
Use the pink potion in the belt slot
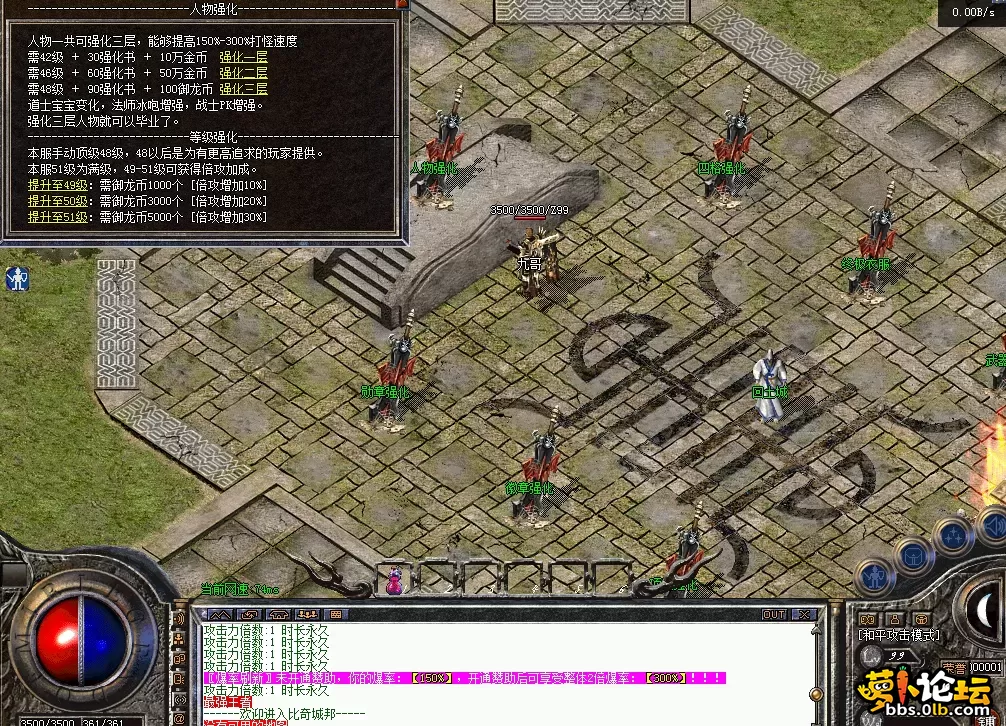(395, 579)
